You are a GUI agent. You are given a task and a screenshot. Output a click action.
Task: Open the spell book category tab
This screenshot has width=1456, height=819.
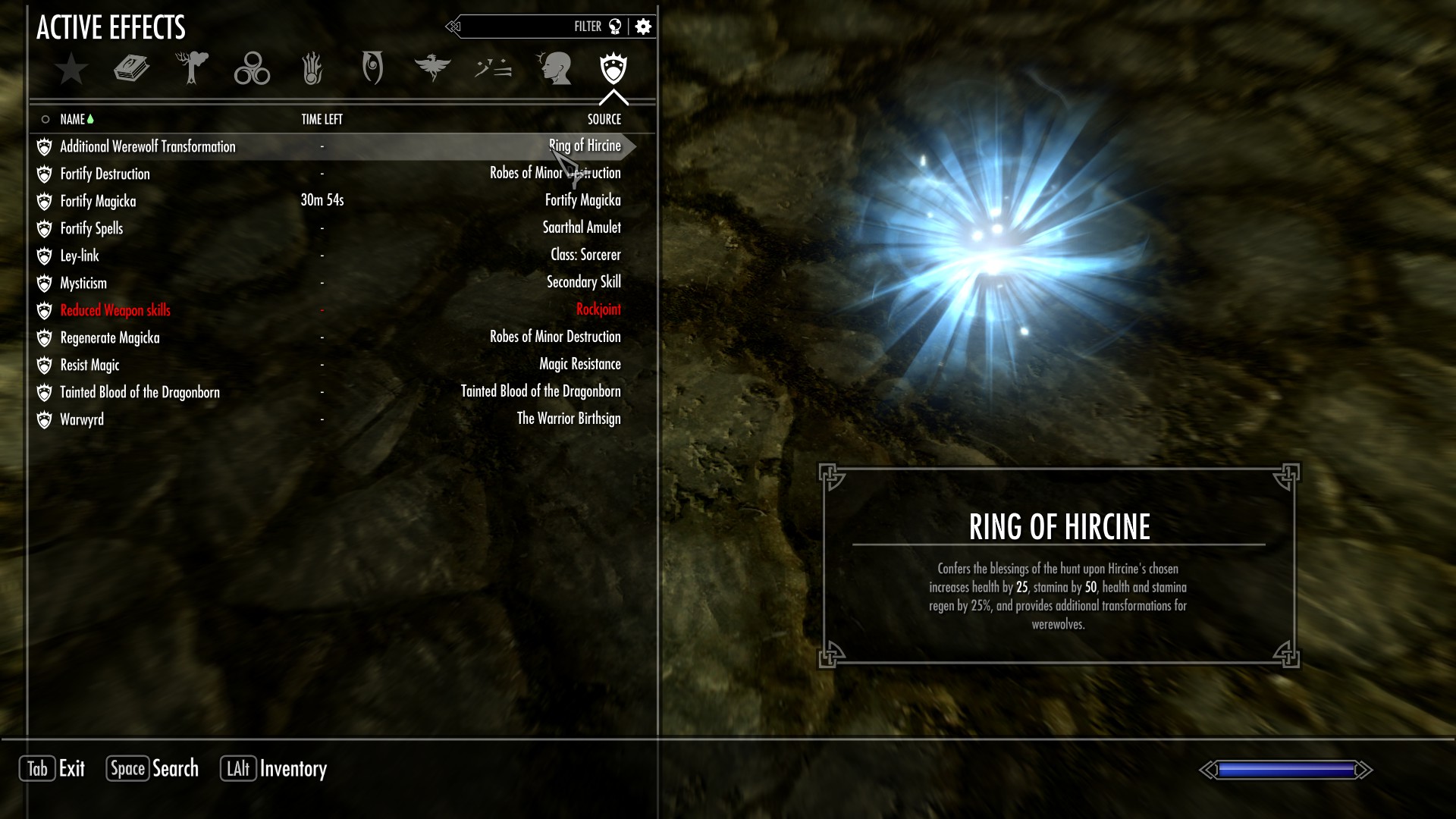pos(131,68)
